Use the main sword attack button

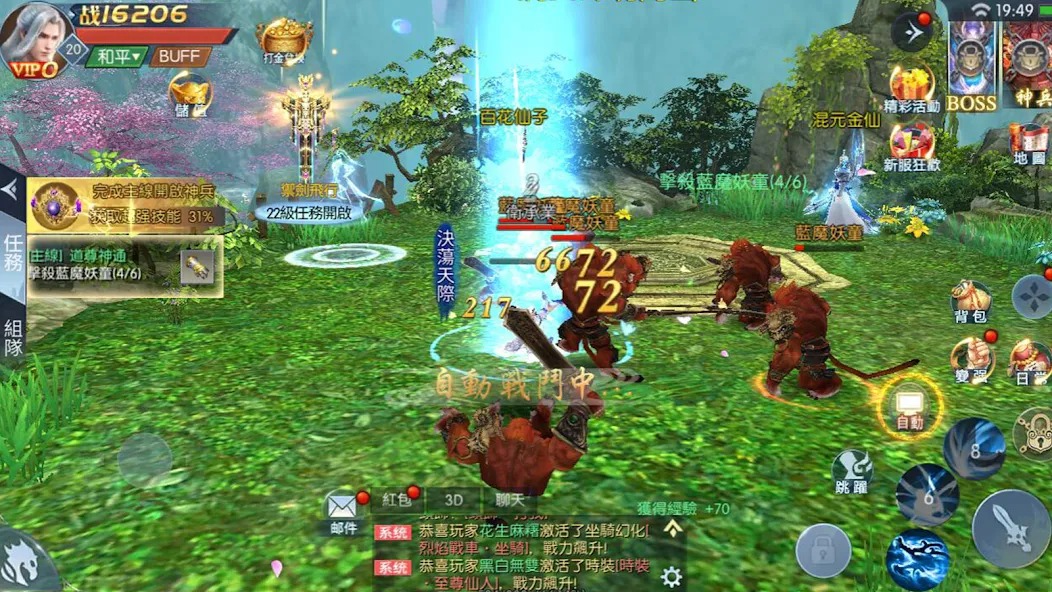[x=1010, y=527]
